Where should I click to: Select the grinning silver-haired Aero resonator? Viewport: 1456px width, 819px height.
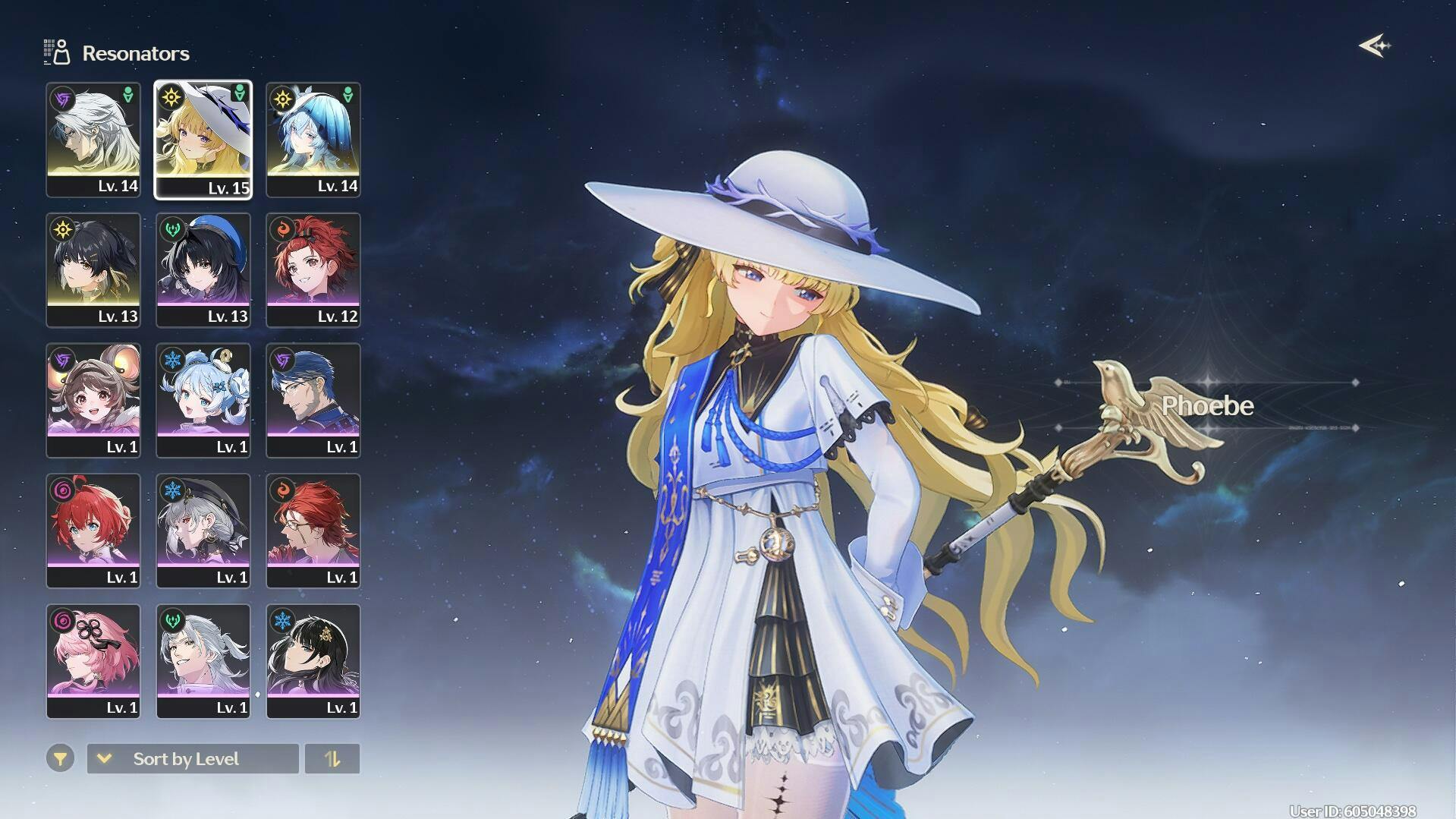pyautogui.click(x=203, y=661)
